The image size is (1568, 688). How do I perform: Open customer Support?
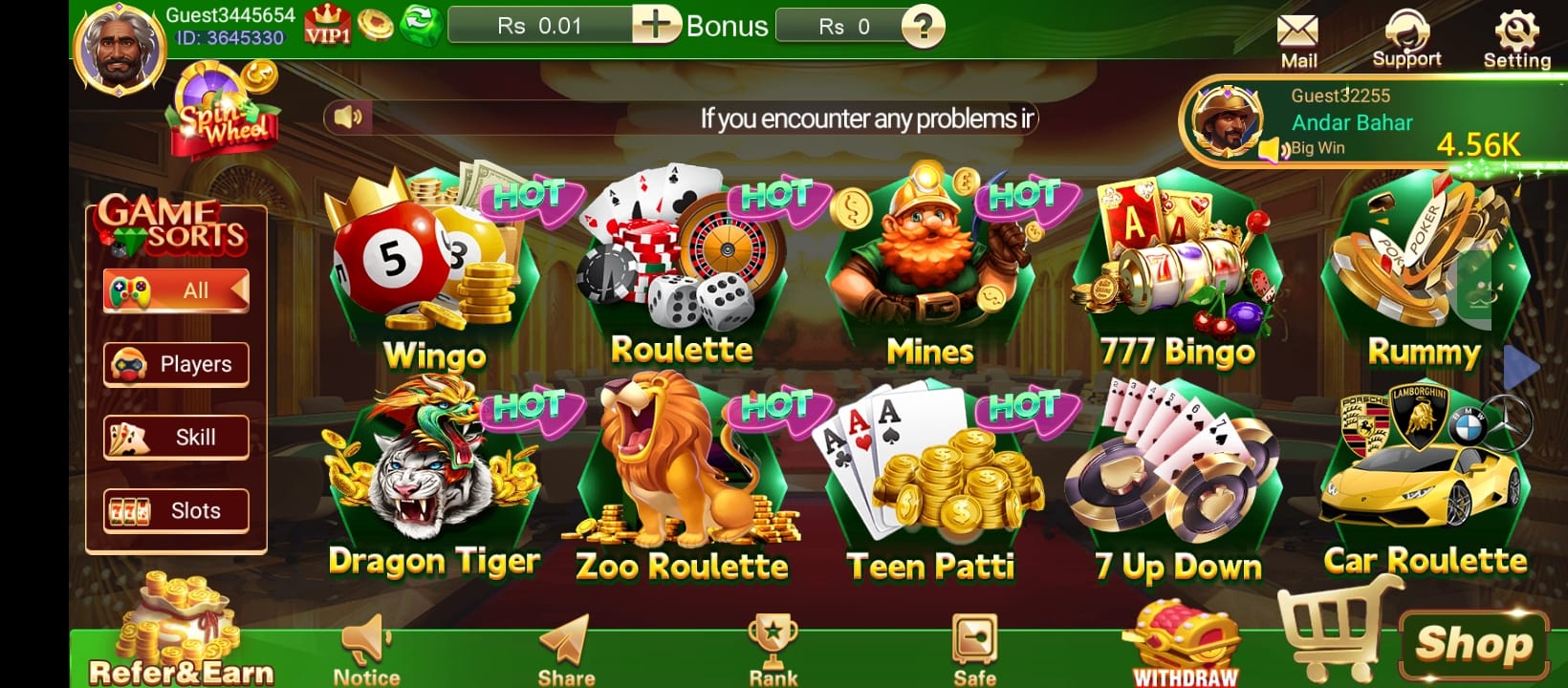tap(1406, 33)
